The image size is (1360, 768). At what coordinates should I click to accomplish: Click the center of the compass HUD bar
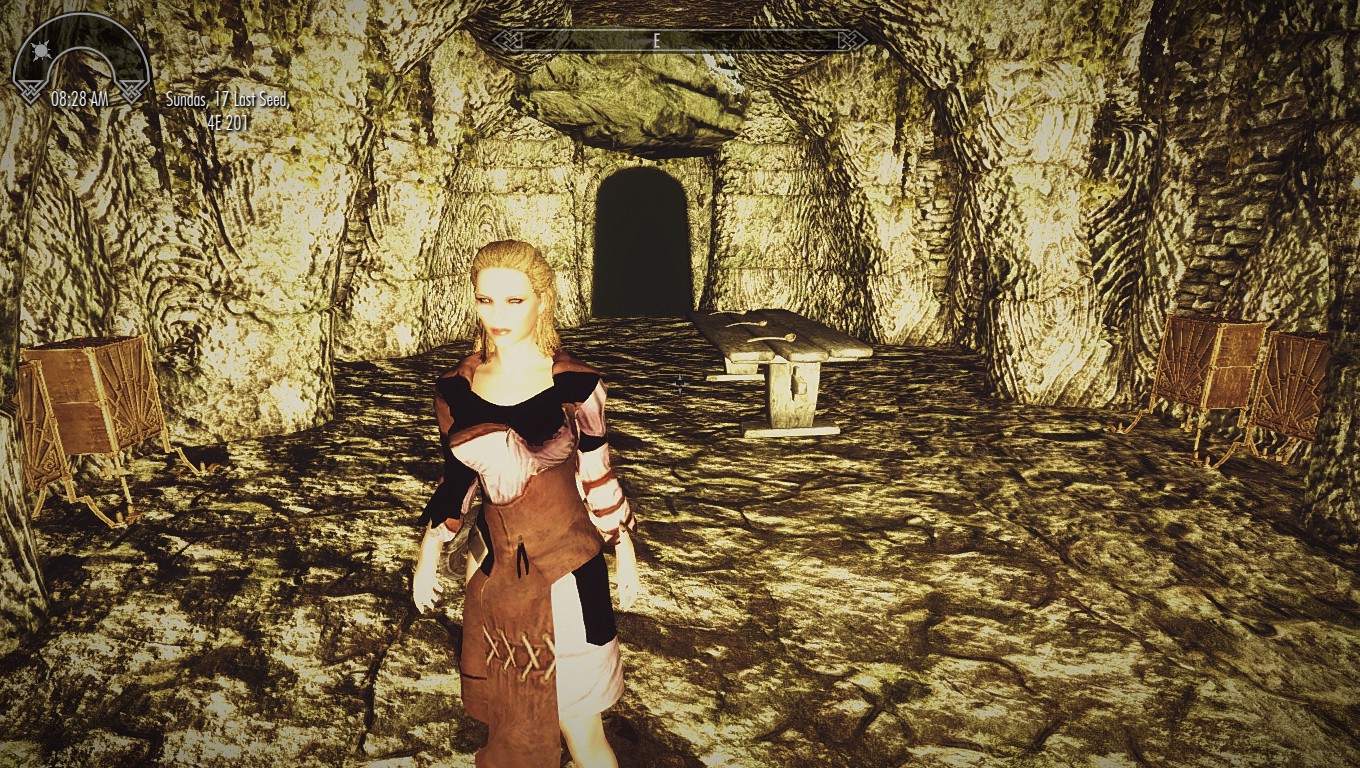pos(678,41)
